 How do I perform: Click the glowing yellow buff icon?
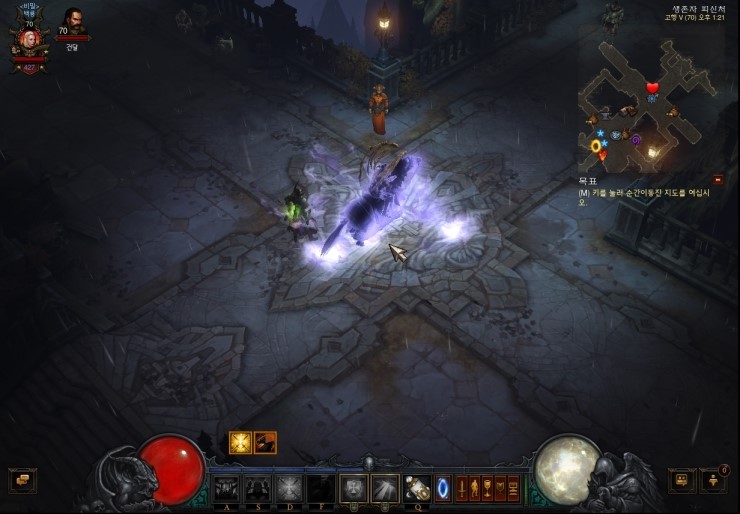[x=240, y=443]
